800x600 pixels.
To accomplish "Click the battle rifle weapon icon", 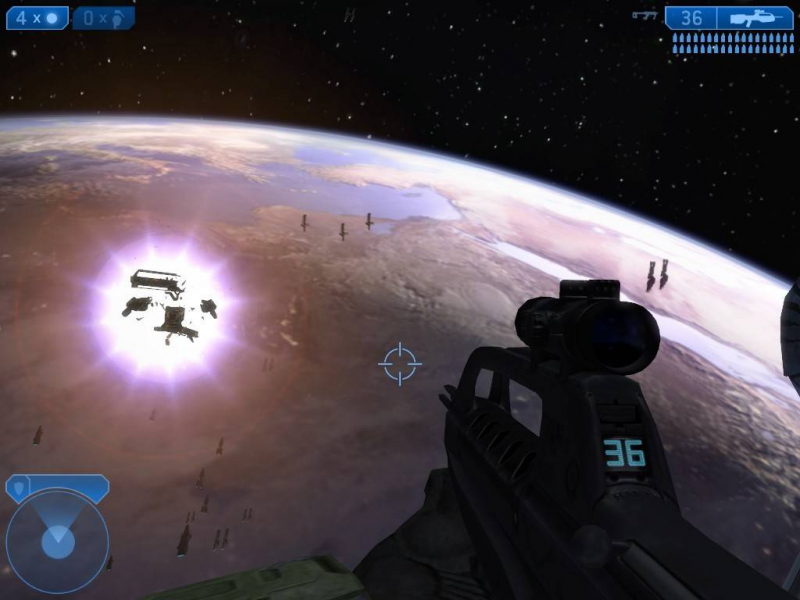I will [755, 18].
